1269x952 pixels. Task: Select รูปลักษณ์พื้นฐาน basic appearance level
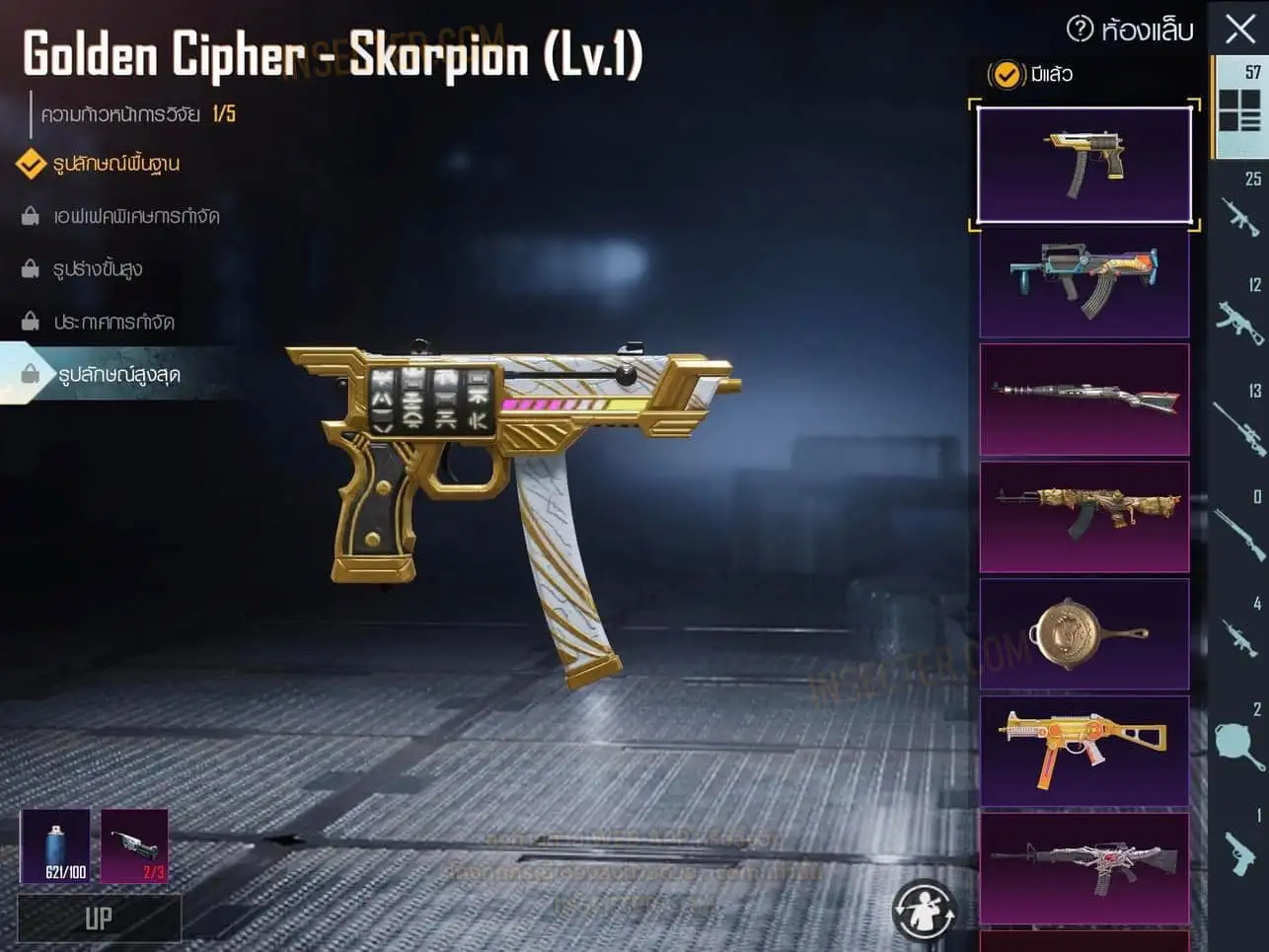point(115,163)
